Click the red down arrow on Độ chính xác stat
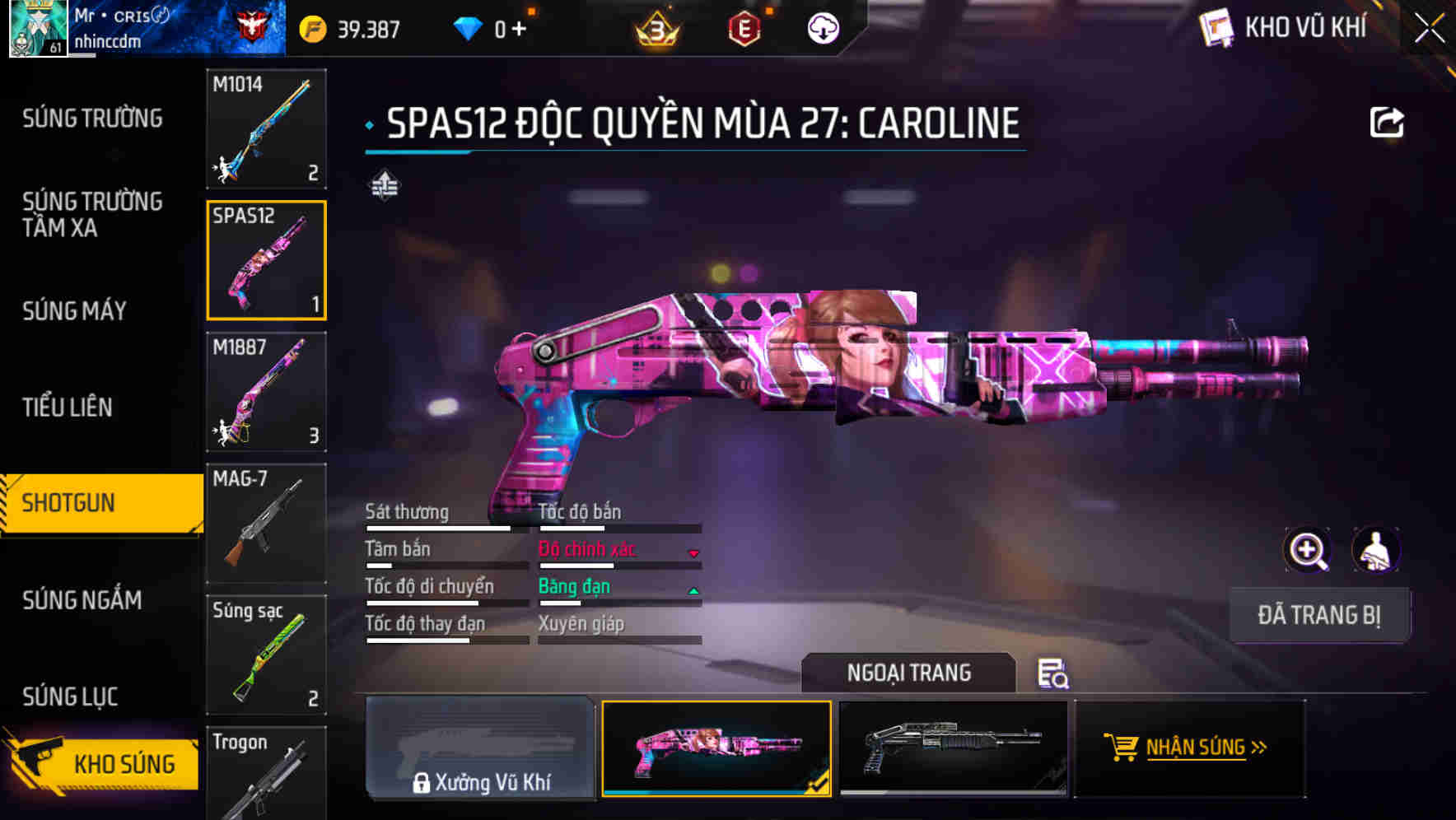 point(694,552)
